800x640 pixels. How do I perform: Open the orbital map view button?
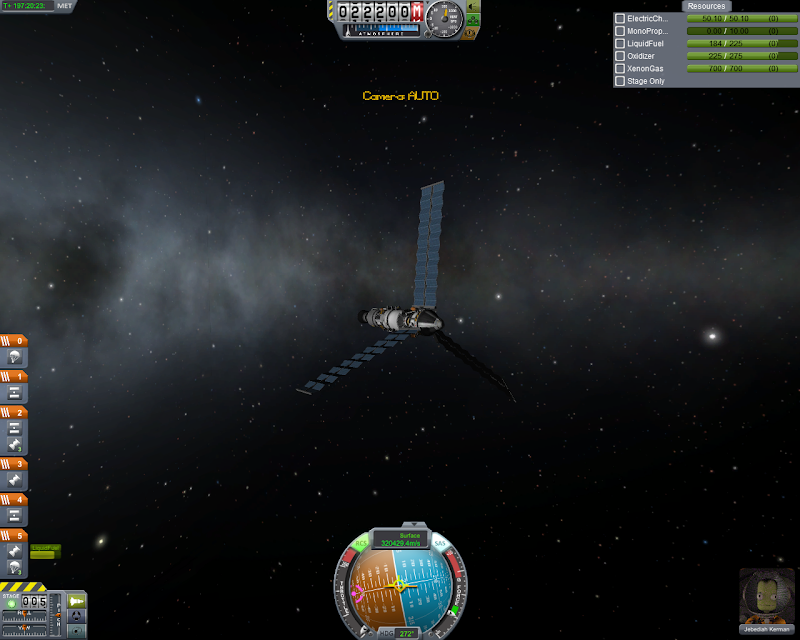(76, 631)
